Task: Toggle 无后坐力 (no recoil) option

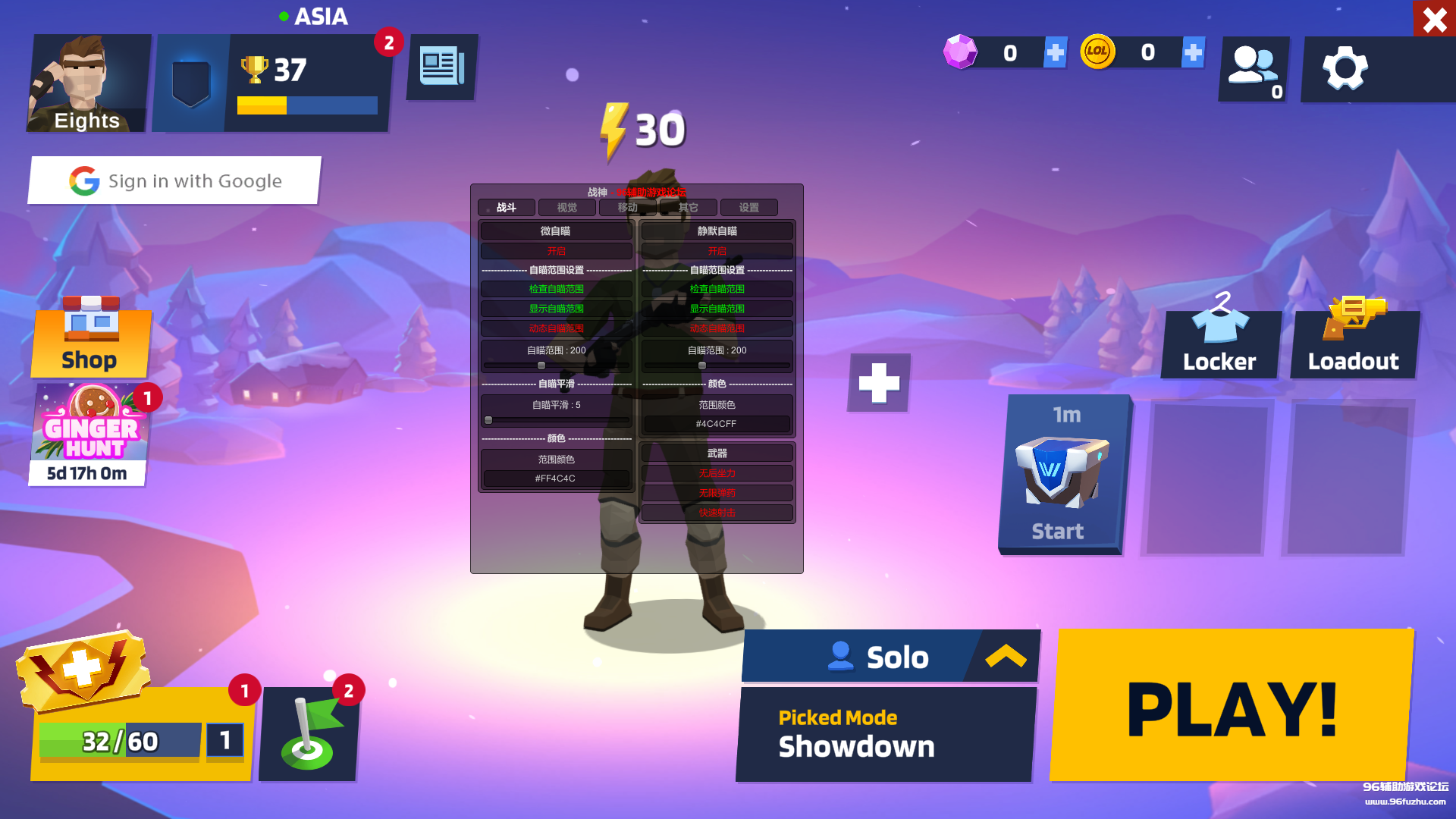Action: [716, 472]
